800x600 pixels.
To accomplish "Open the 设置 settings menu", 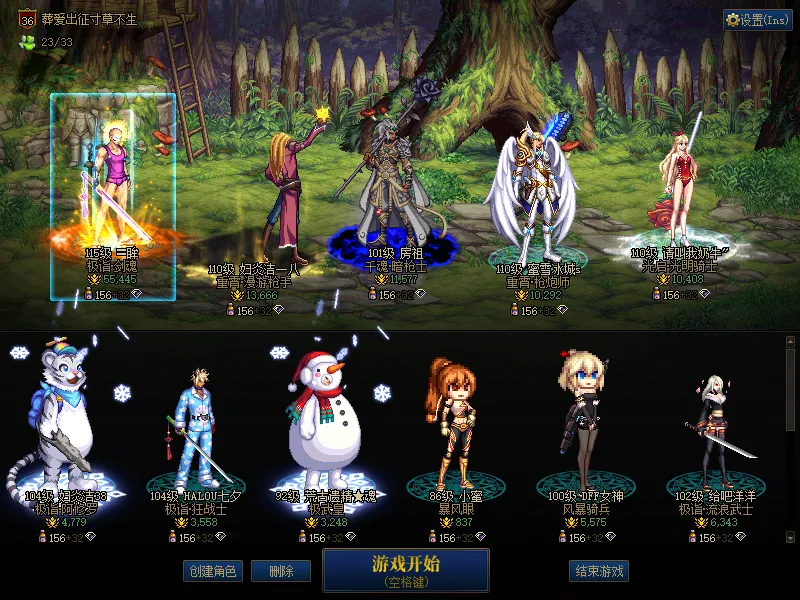I will (x=758, y=20).
